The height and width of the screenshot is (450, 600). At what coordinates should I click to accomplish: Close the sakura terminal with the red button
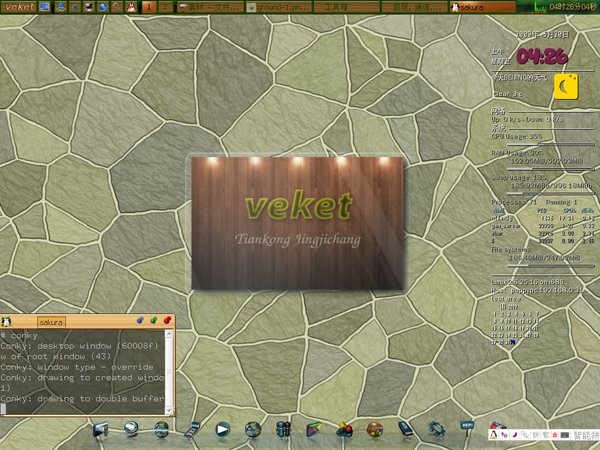[168, 321]
